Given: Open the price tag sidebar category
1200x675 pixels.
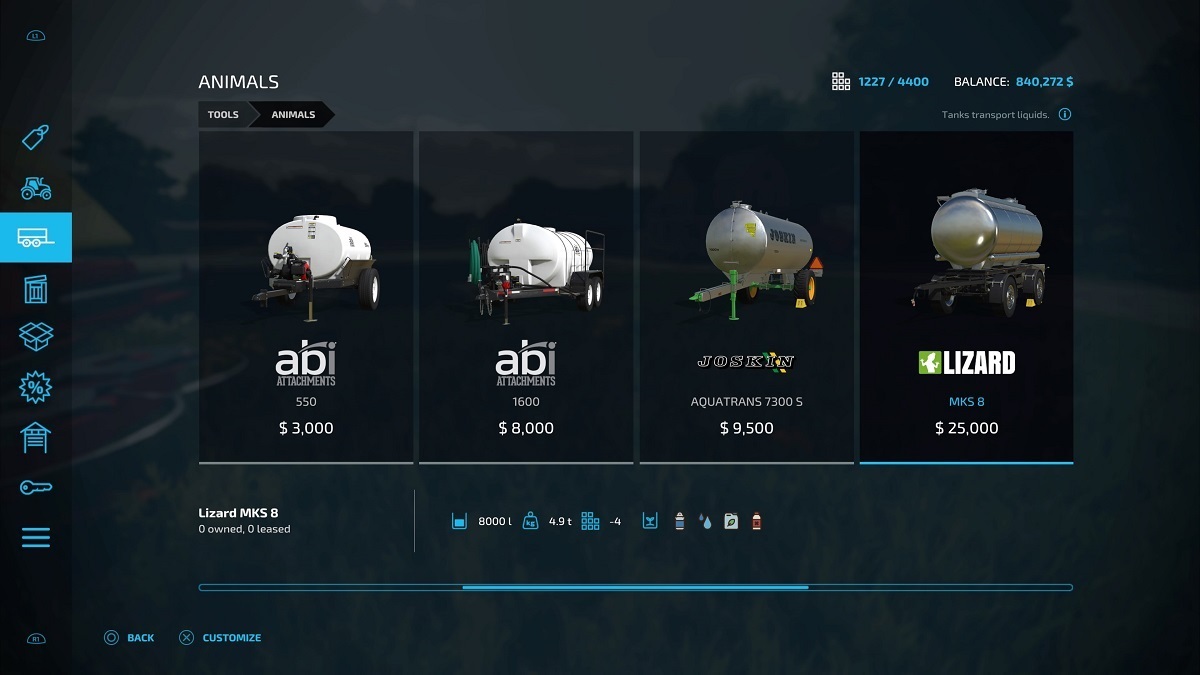Looking at the screenshot, I should coord(36,137).
